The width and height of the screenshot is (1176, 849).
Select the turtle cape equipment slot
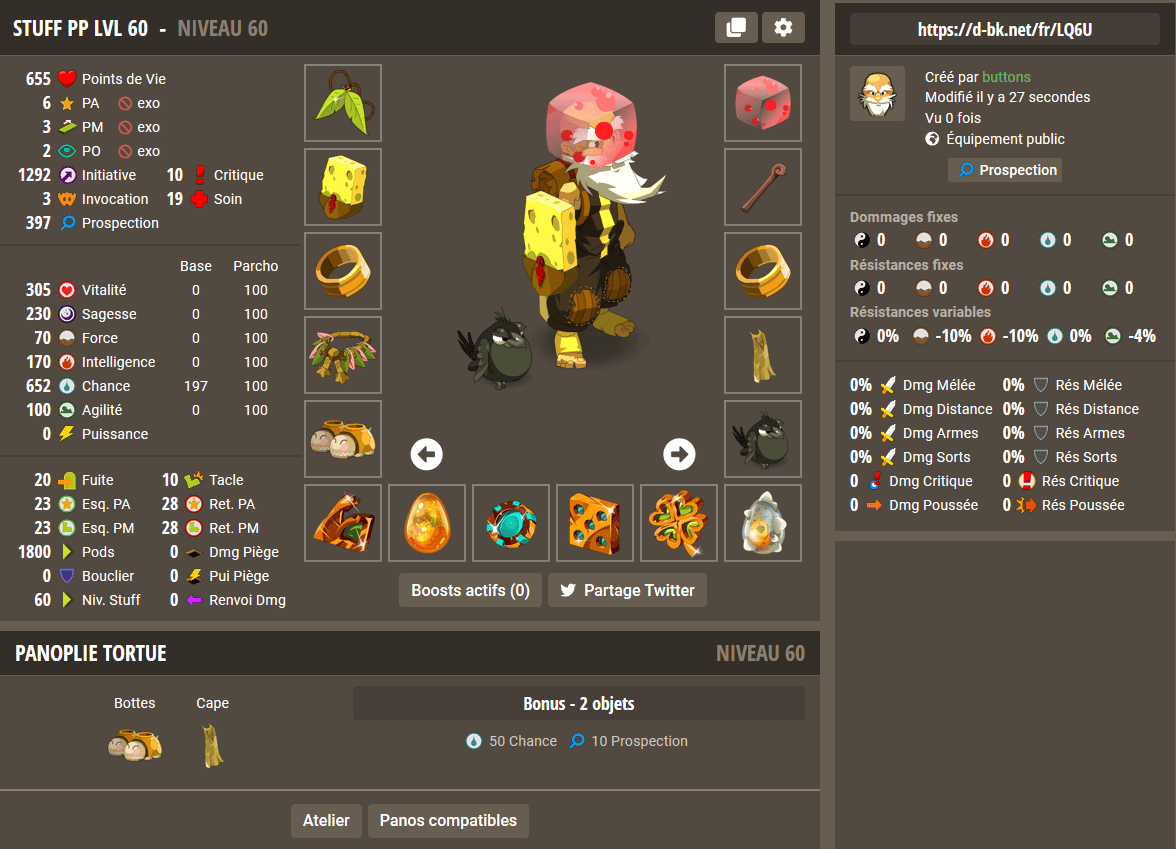point(763,355)
